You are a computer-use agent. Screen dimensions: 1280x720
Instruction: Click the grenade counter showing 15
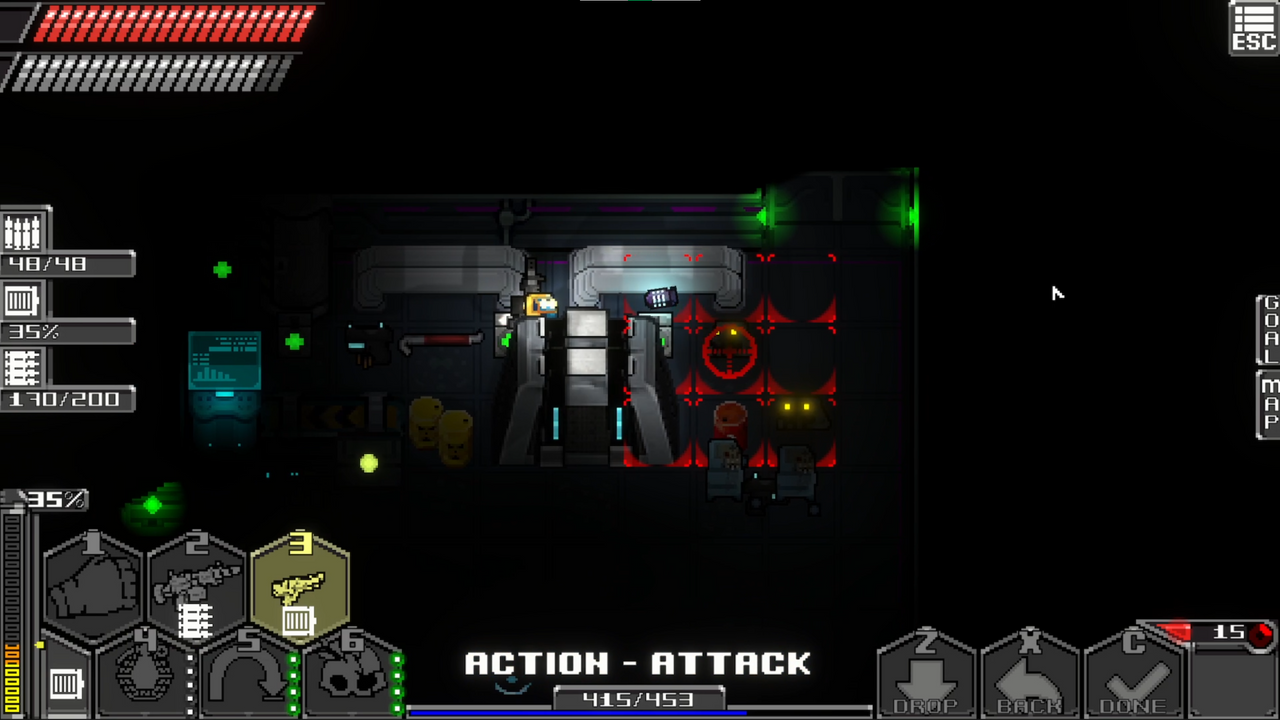click(1230, 632)
